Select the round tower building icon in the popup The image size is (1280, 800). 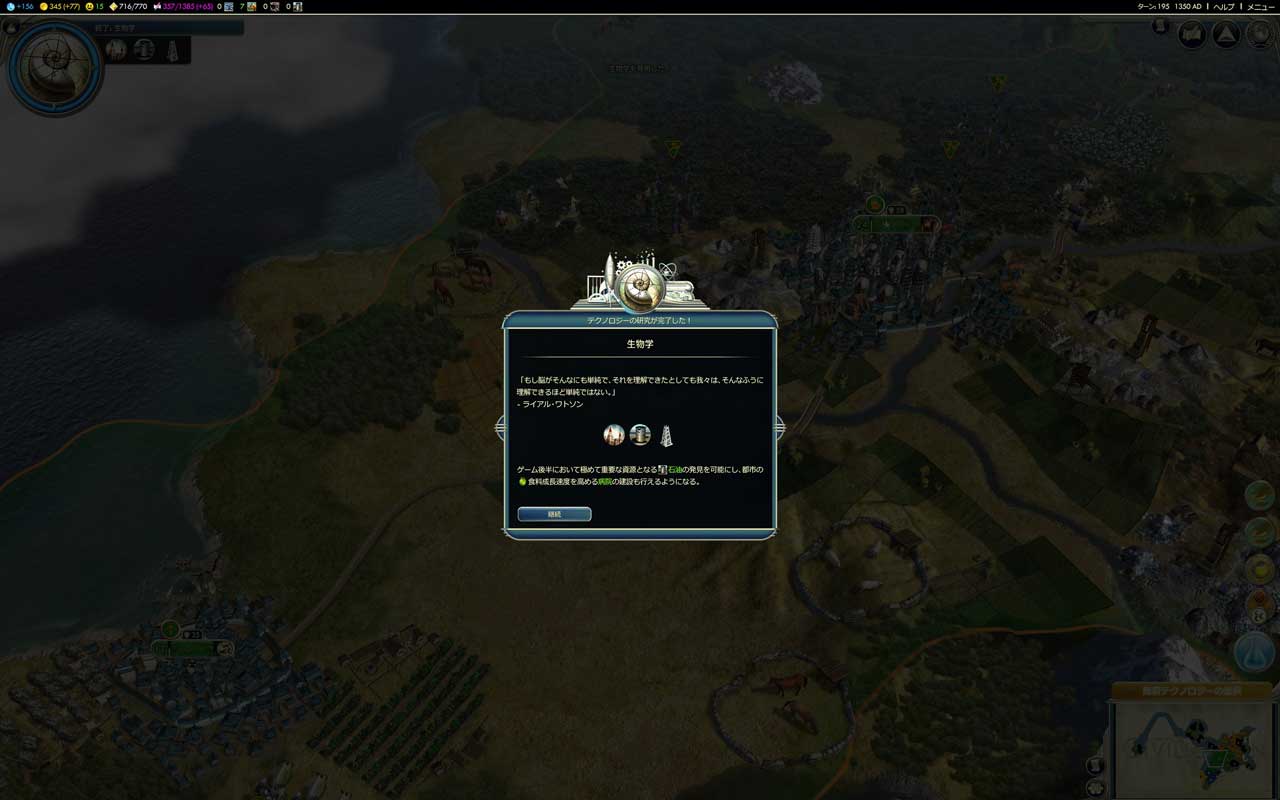click(640, 435)
